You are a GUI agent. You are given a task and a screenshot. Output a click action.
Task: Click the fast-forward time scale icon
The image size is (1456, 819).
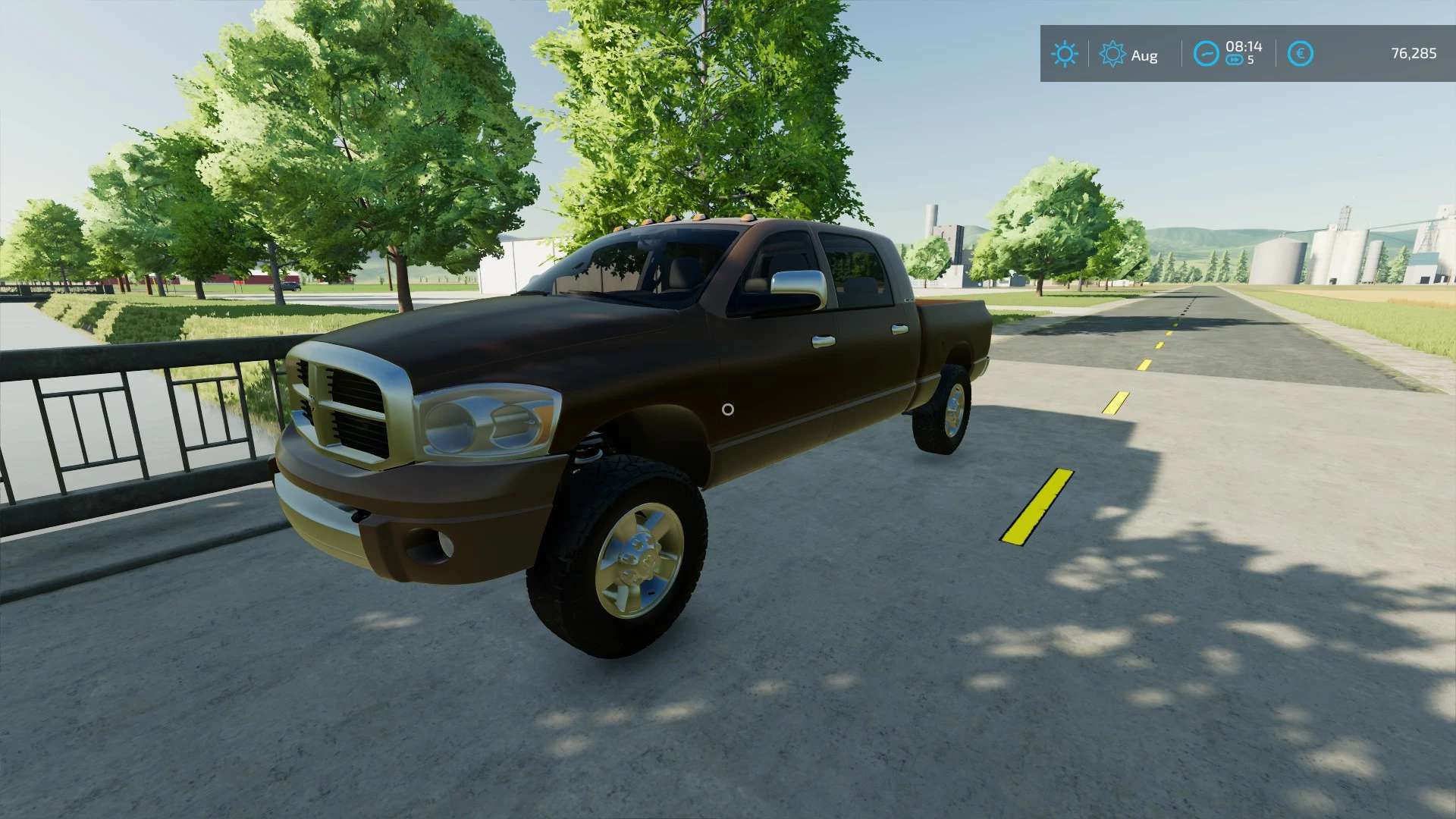pos(1235,60)
